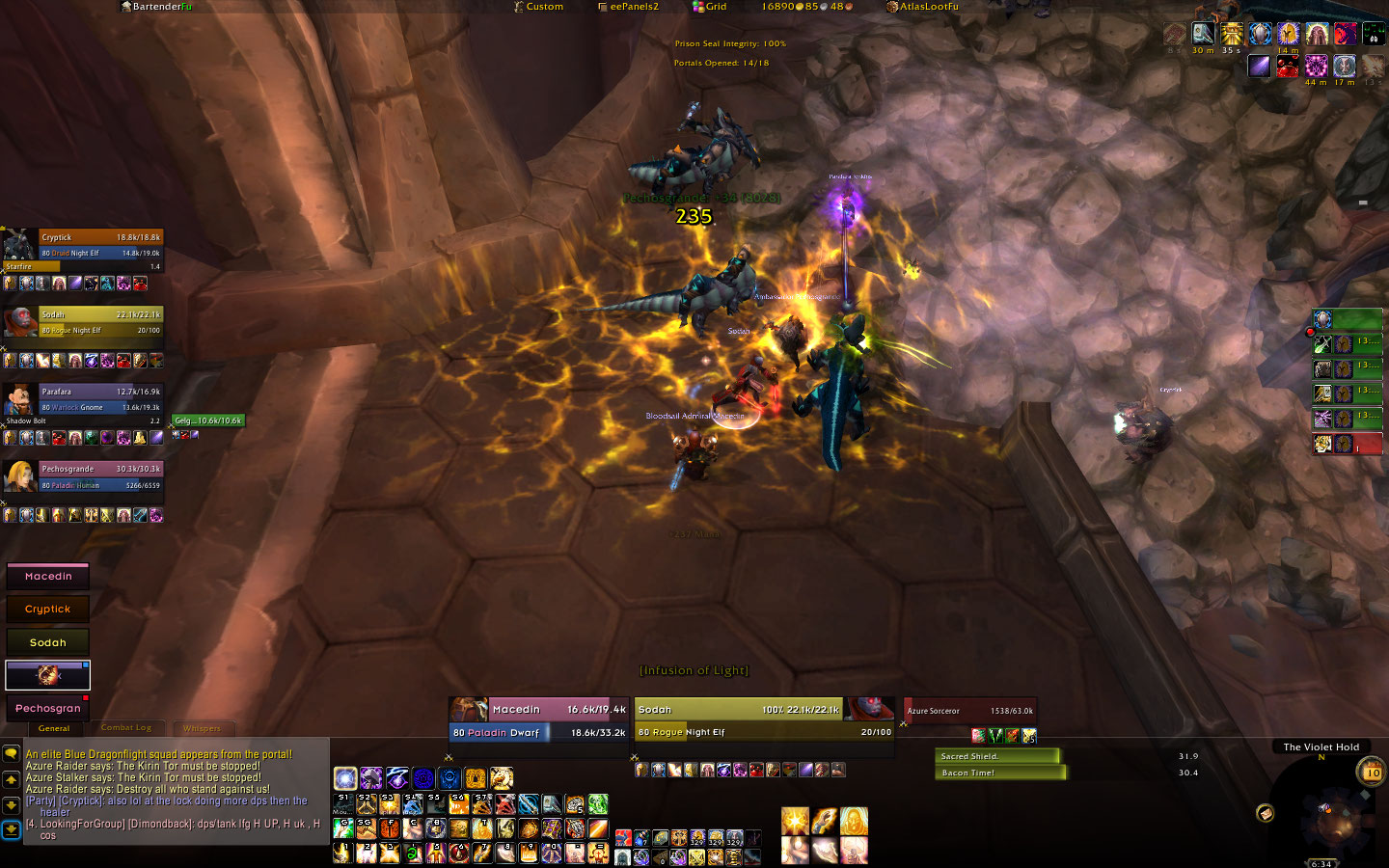Viewport: 1389px width, 868px height.
Task: Use the ability bound to key 1
Action: (x=343, y=853)
